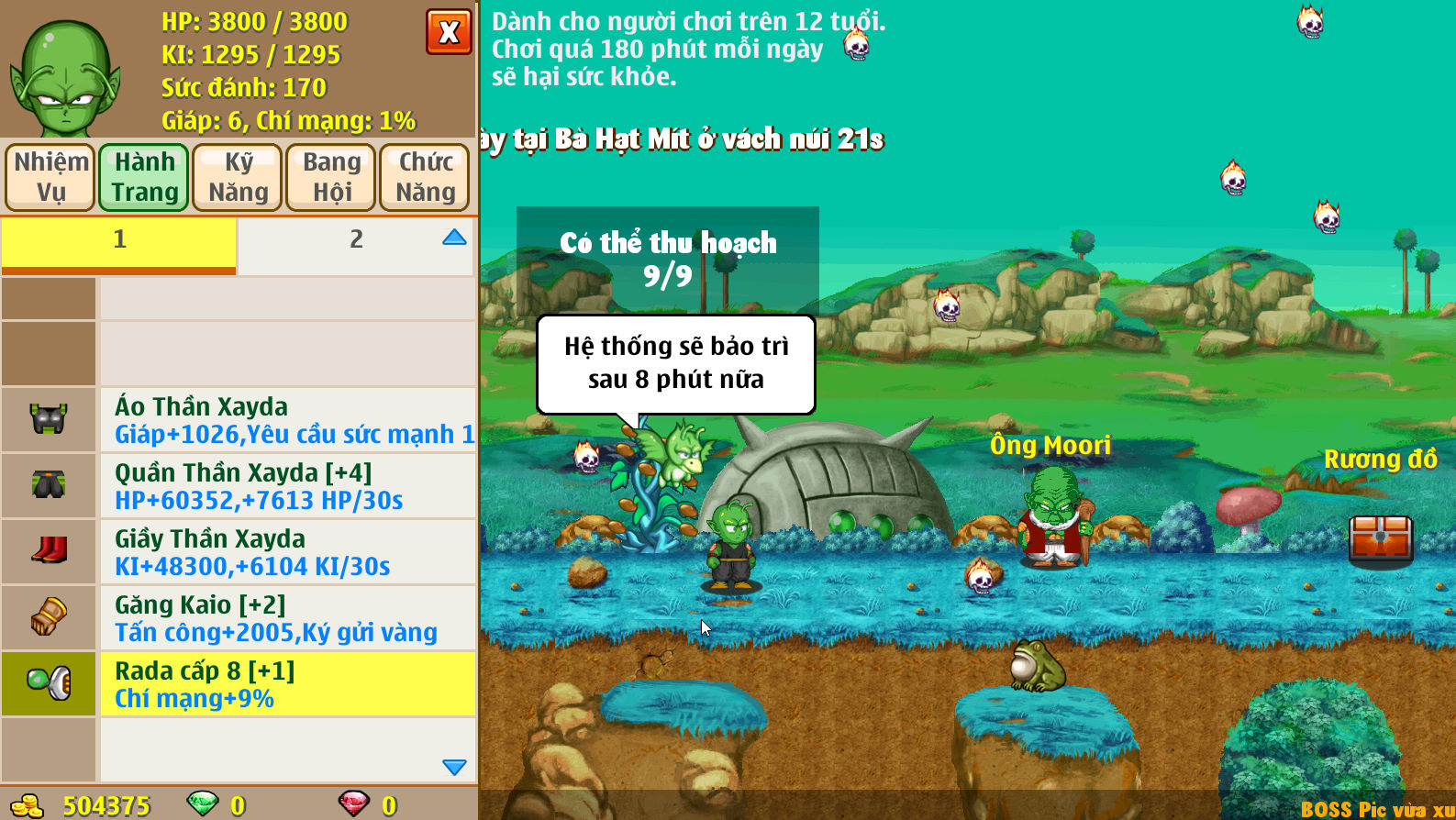Click the blue down arrow below the inventory
This screenshot has width=1456, height=820.
(x=452, y=766)
